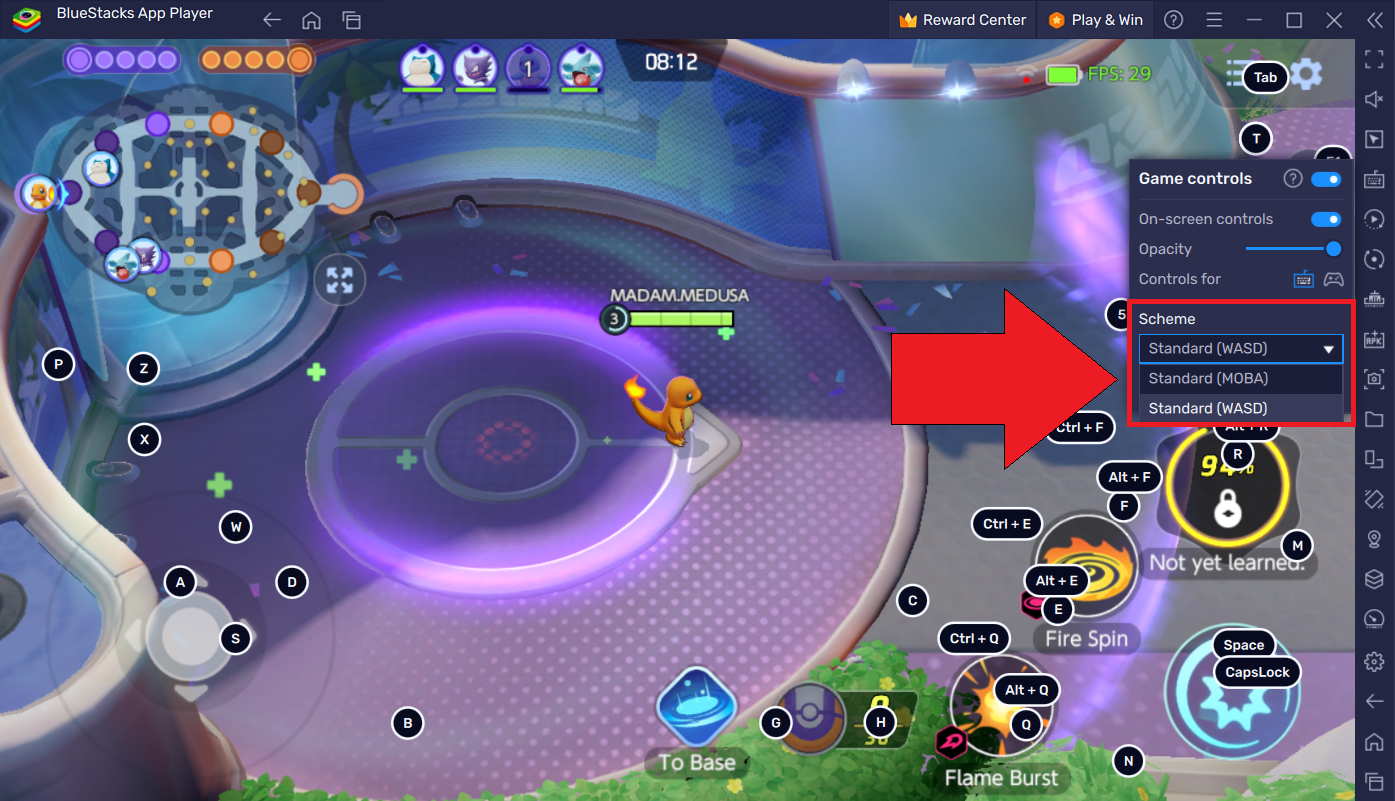The image size is (1395, 801).
Task: Open the Reward Center
Action: 961,18
